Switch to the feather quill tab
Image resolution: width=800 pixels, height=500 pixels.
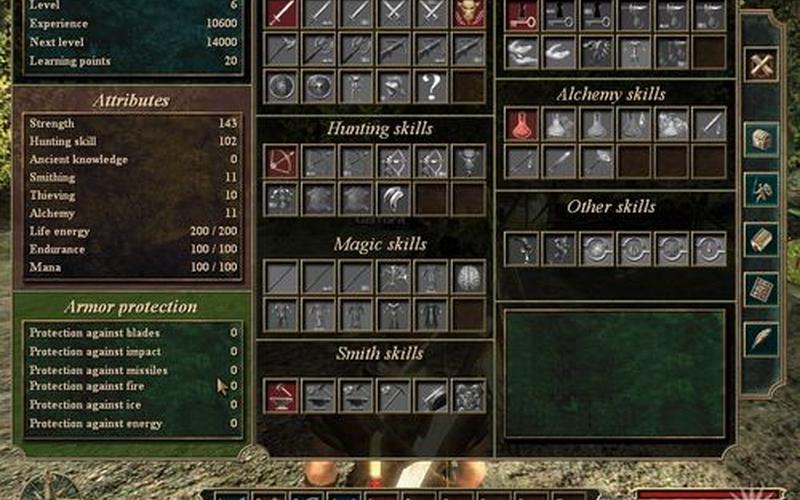763,338
